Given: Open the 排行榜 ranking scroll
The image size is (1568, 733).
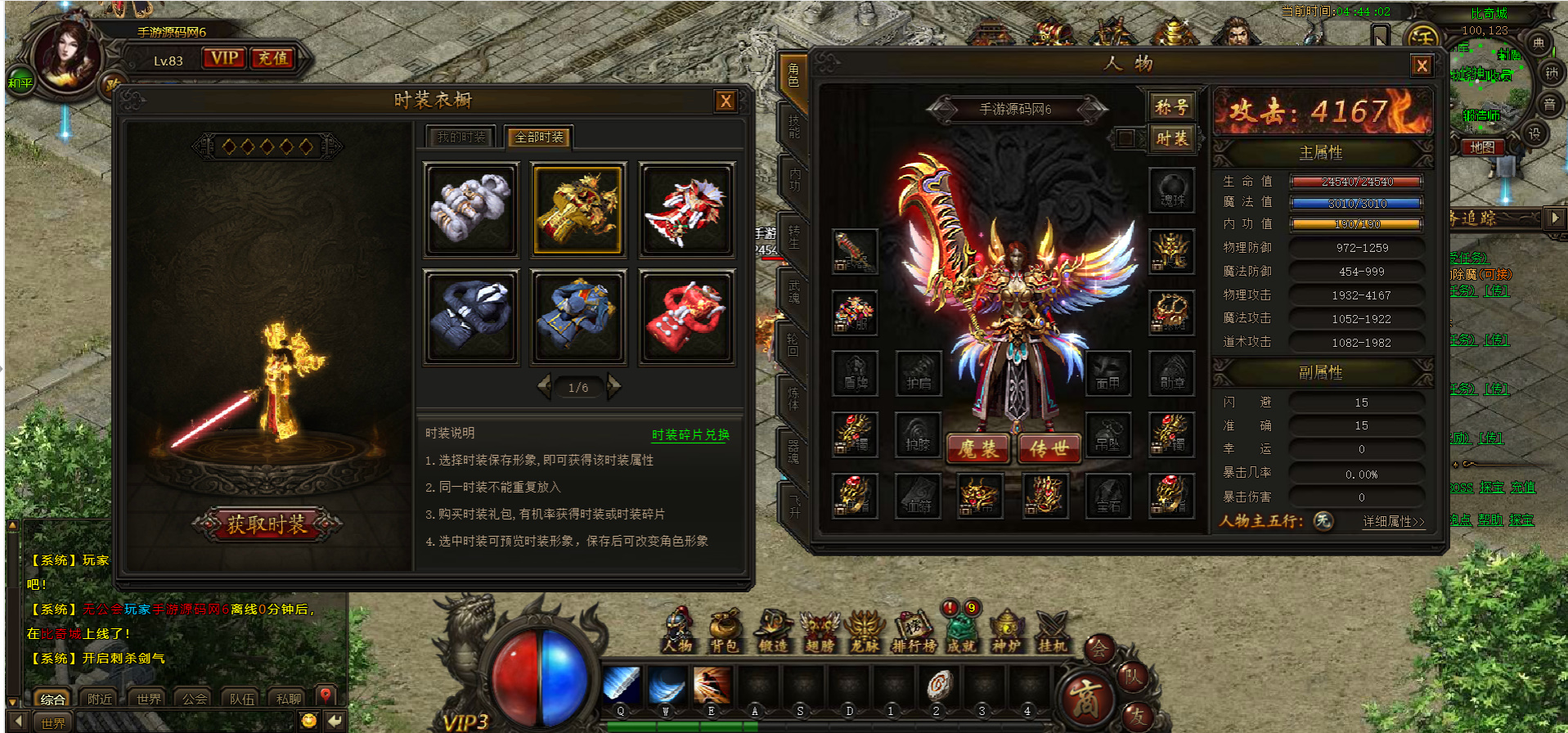Looking at the screenshot, I should [914, 632].
